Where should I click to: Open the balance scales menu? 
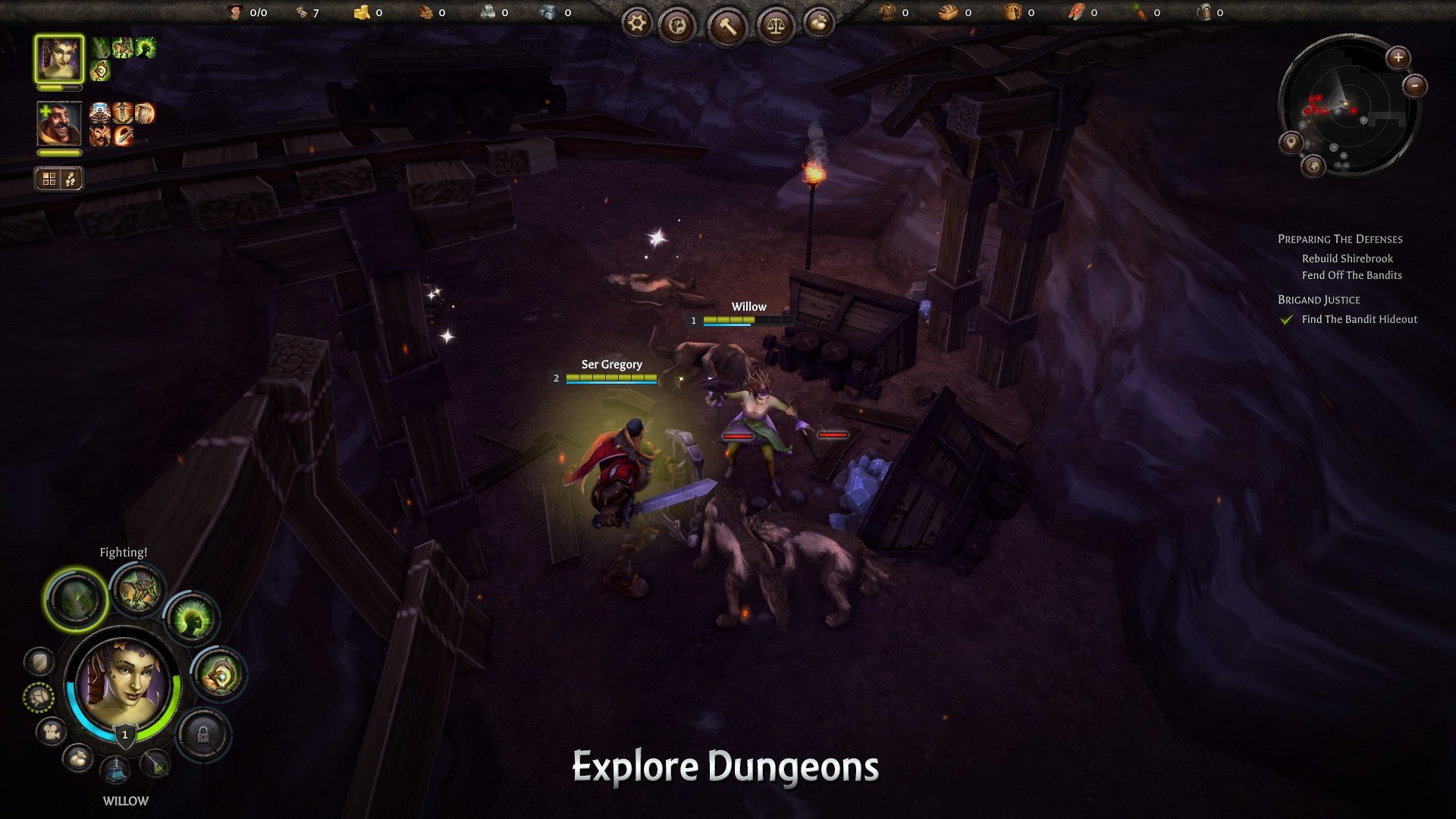[777, 26]
